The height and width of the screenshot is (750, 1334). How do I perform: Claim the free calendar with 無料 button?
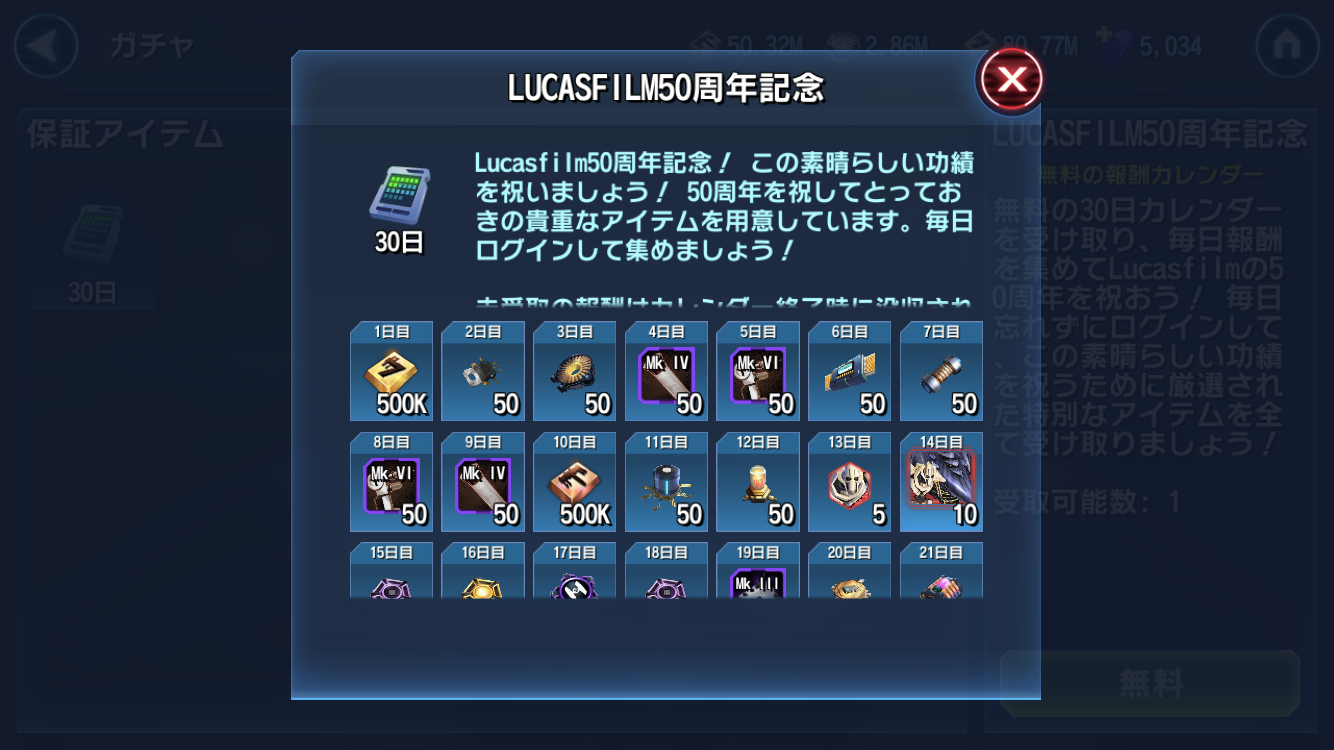1150,684
